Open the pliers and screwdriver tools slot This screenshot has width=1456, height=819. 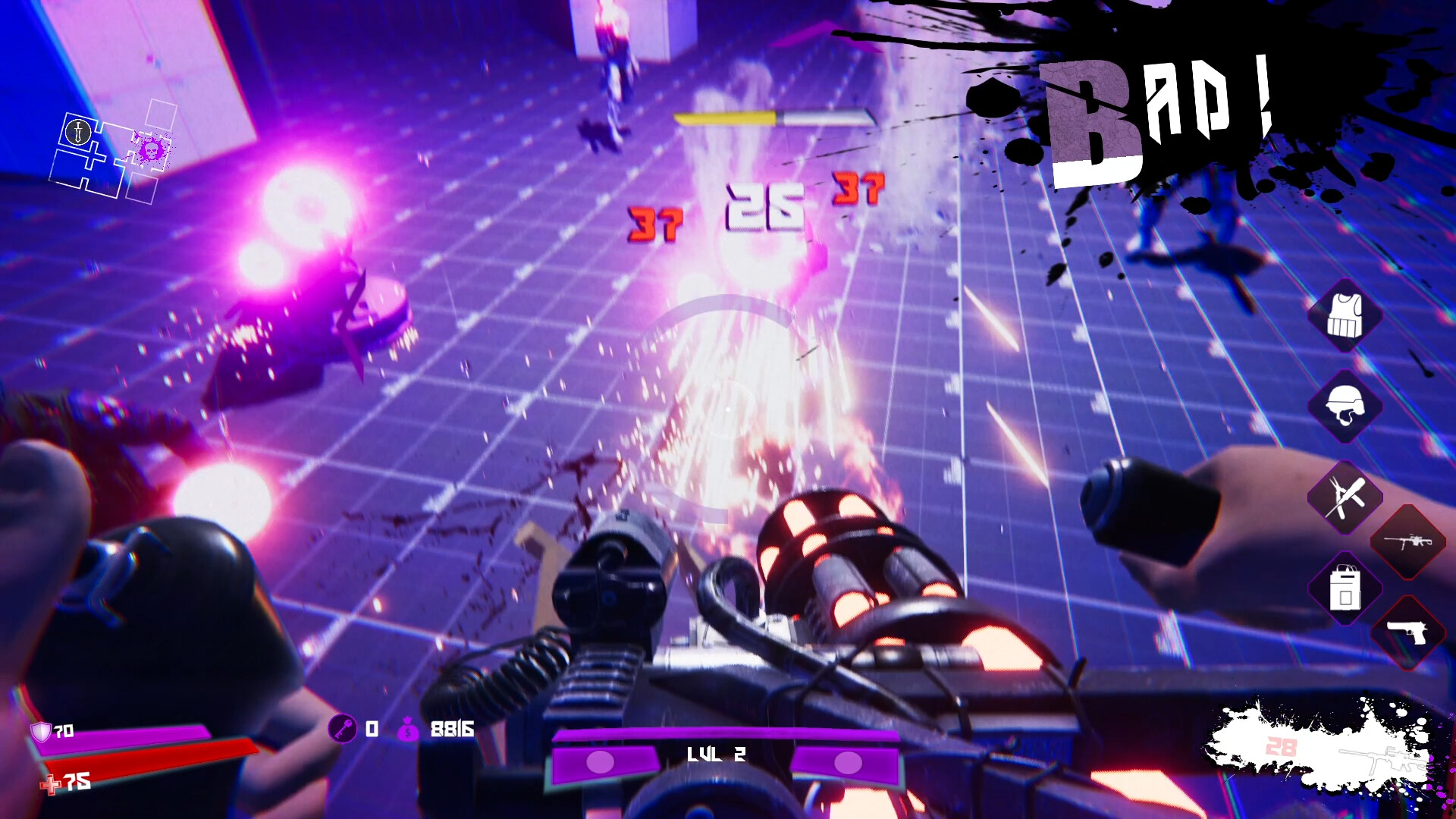click(1345, 497)
